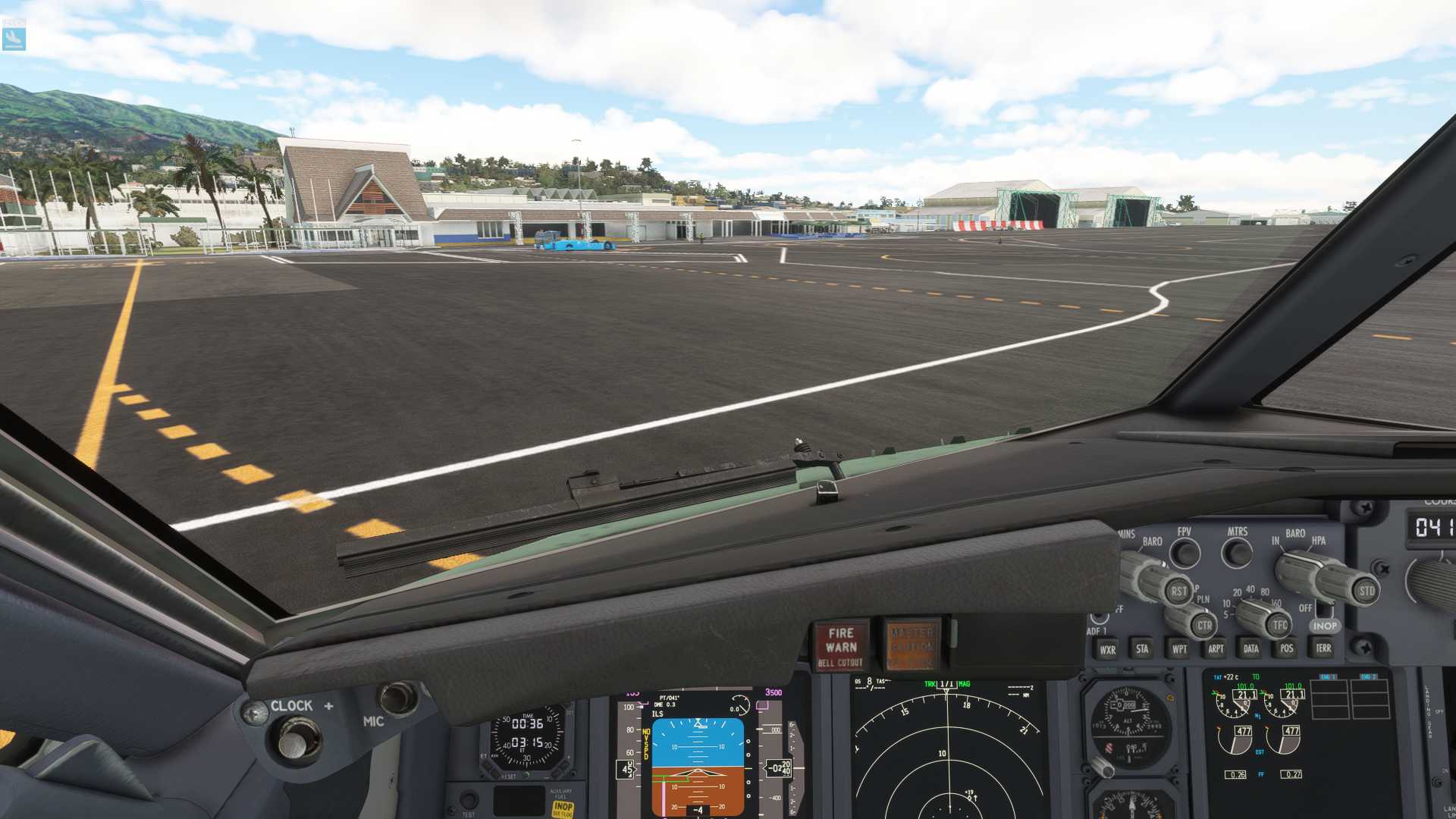Switch on the TERR terrain display
The width and height of the screenshot is (1456, 819).
pos(1323,648)
